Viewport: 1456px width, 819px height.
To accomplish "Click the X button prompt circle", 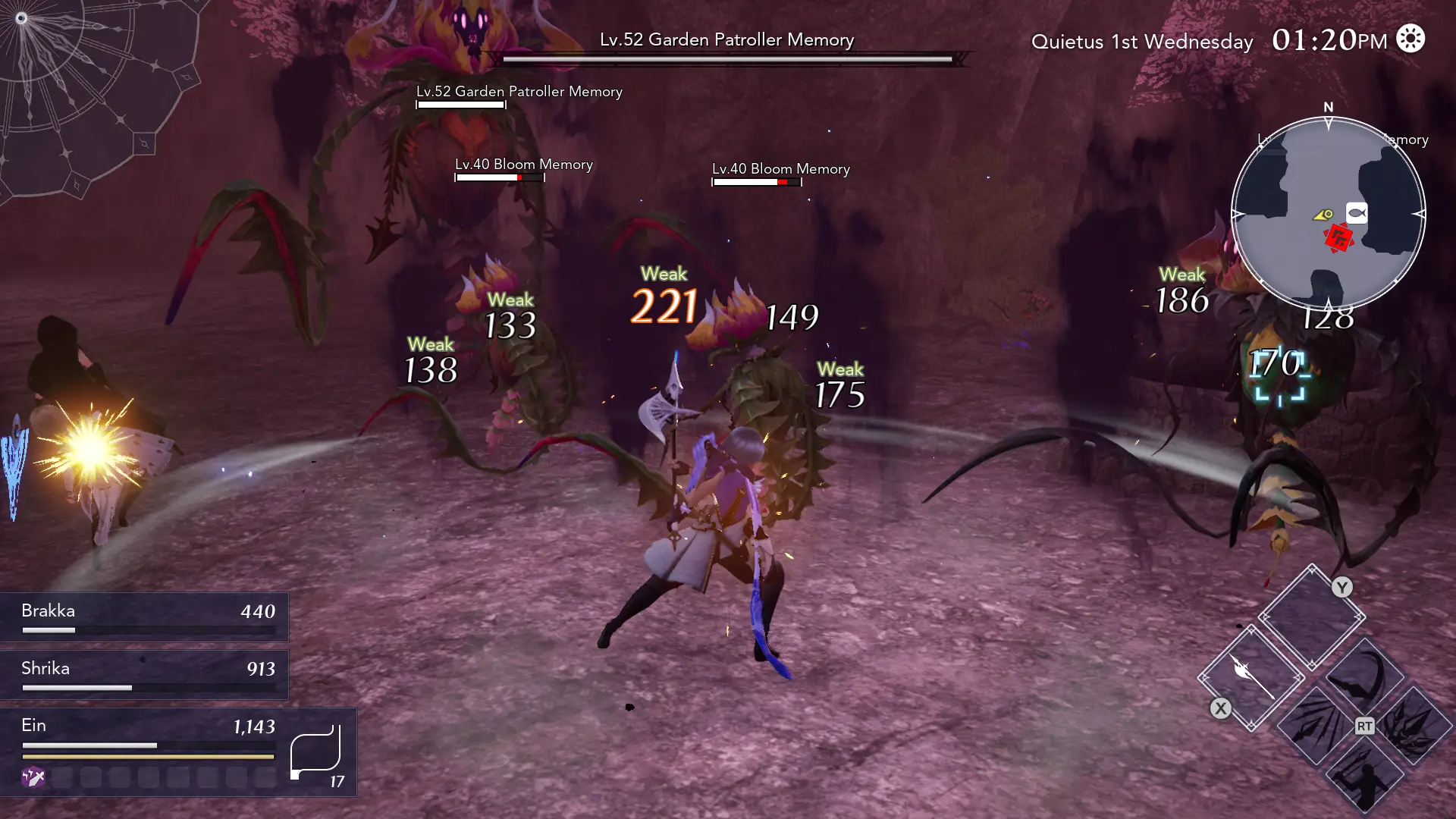I will (1221, 708).
